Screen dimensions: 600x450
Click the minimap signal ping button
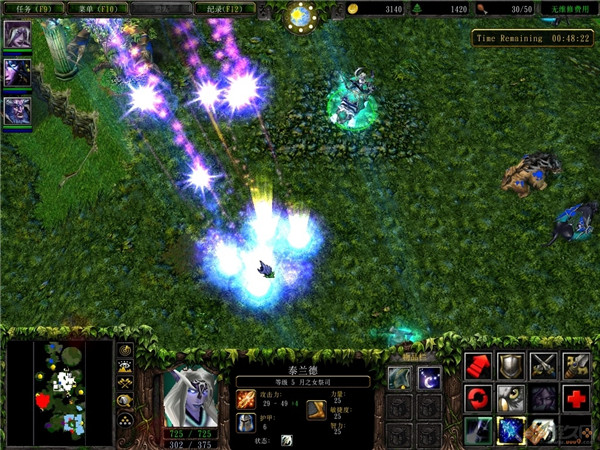(x=126, y=351)
